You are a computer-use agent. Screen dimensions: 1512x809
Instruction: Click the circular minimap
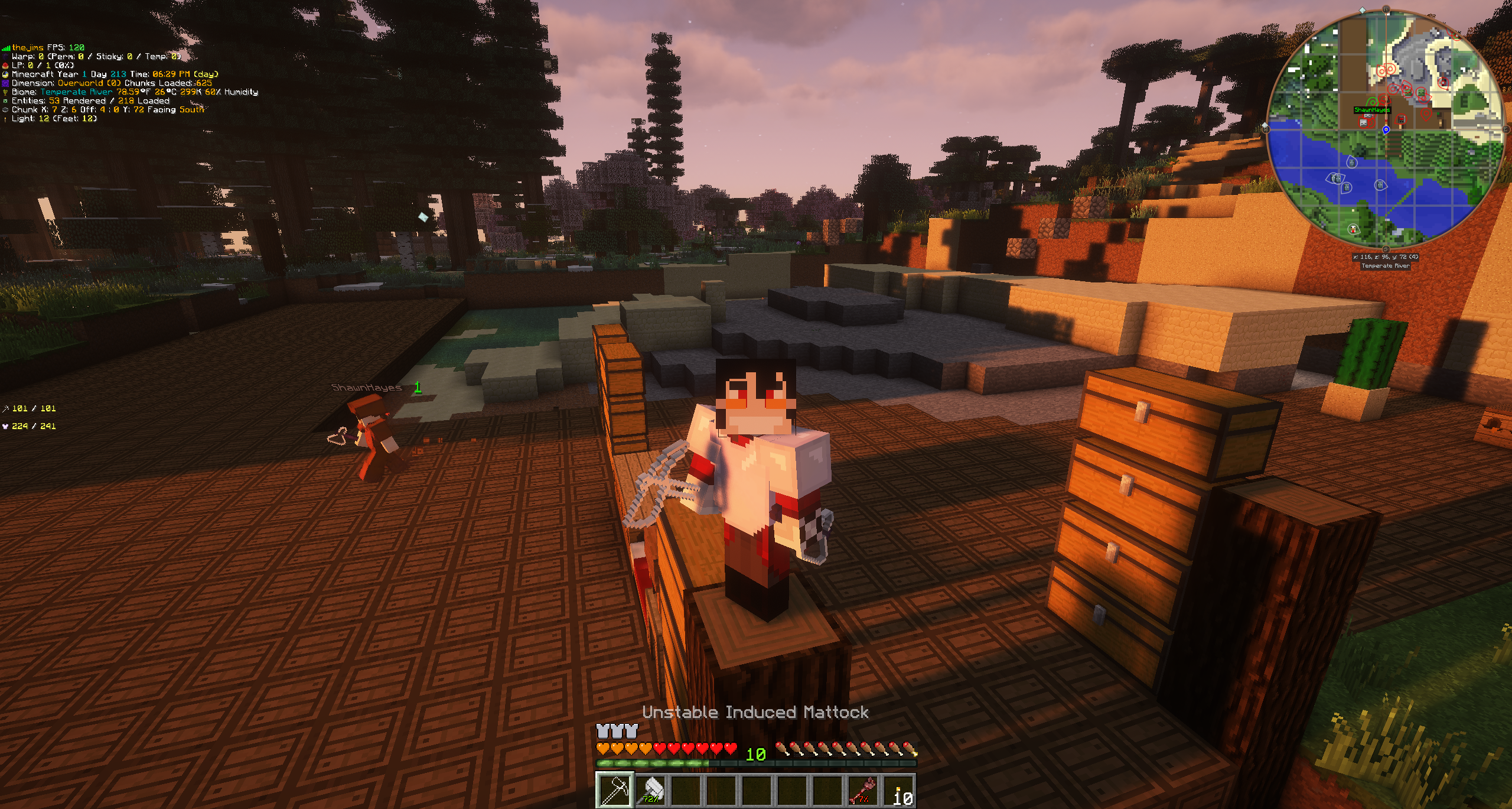pyautogui.click(x=1385, y=130)
